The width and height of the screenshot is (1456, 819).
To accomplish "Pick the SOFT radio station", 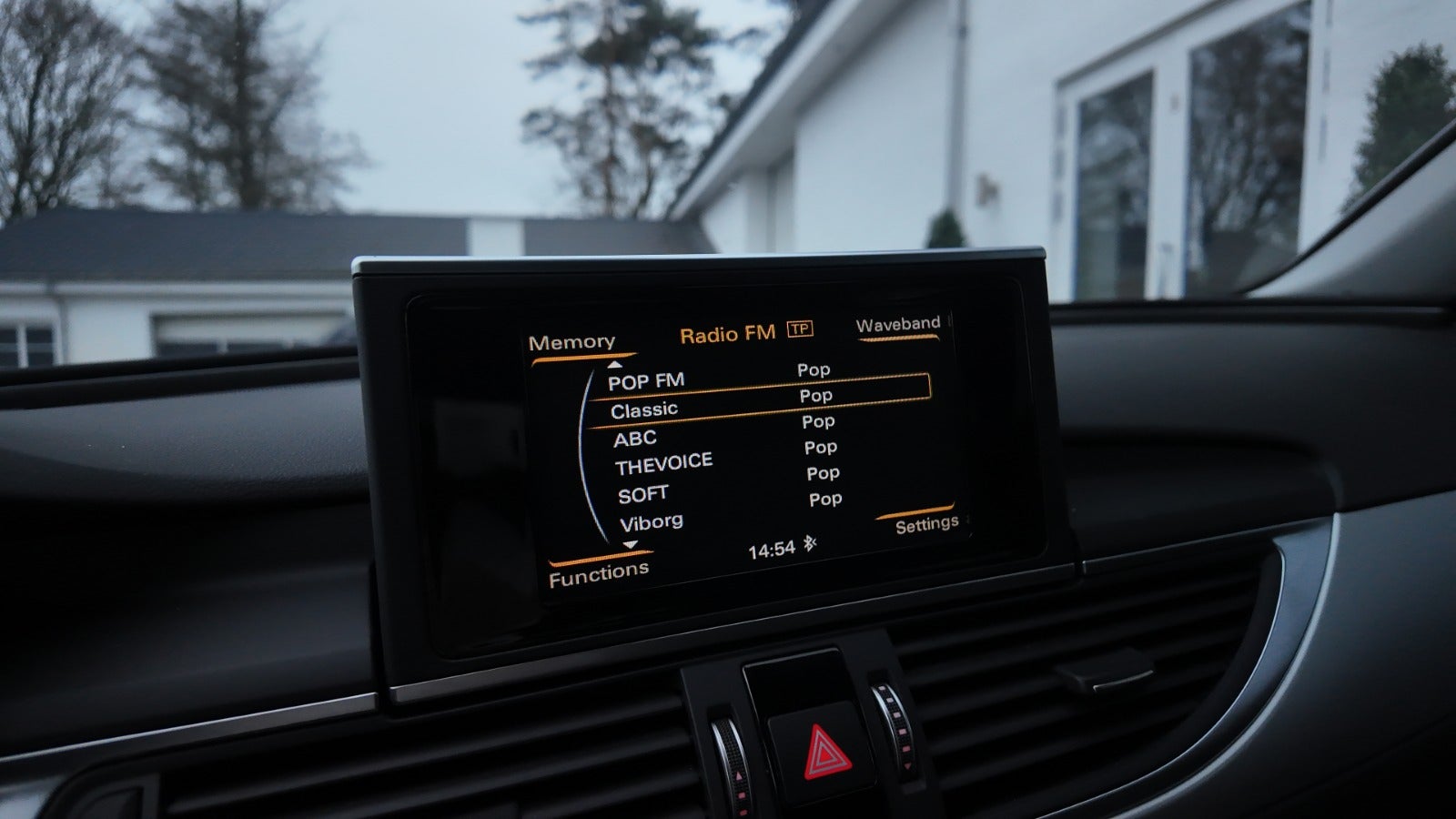I will pyautogui.click(x=642, y=496).
